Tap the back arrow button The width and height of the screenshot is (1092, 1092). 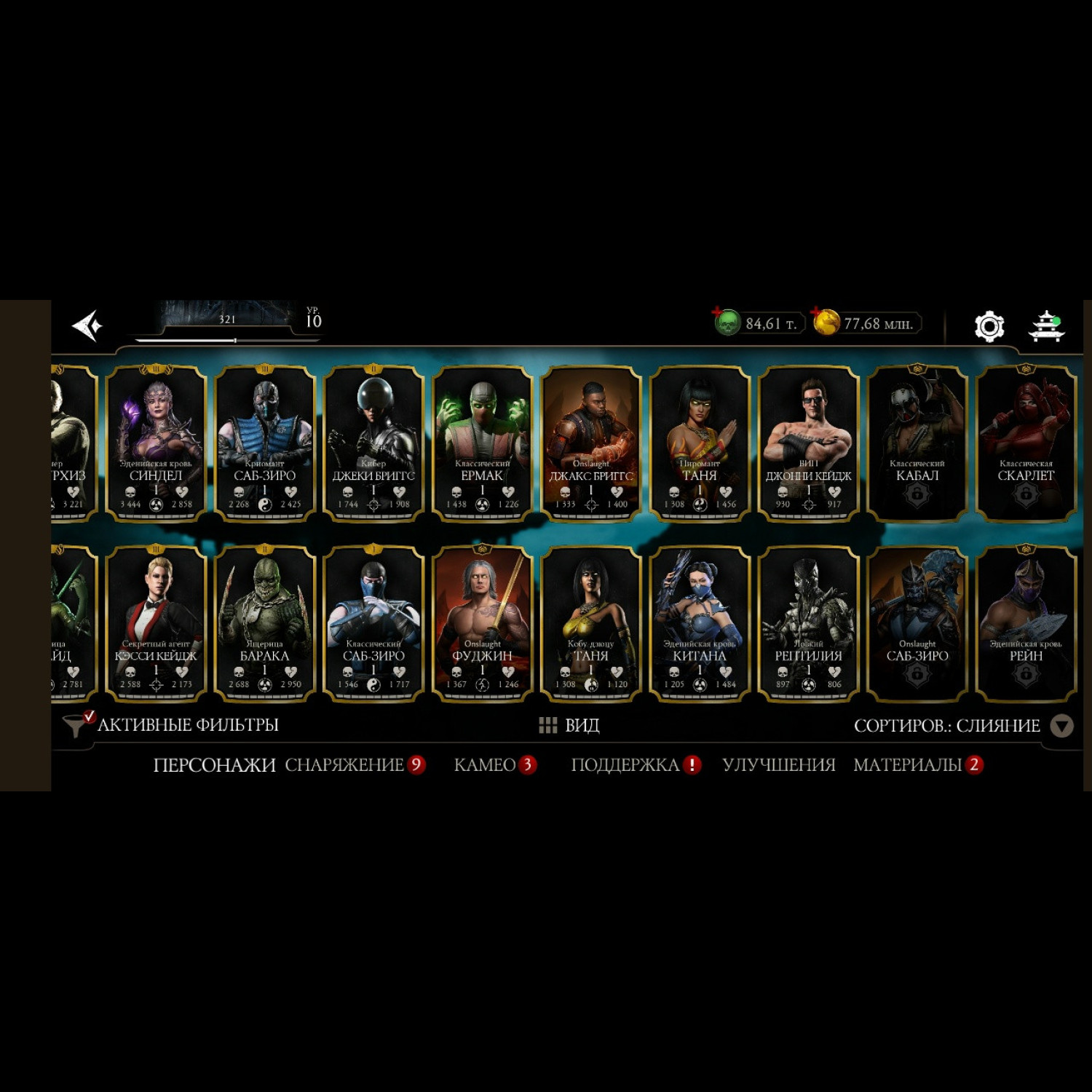tap(87, 325)
